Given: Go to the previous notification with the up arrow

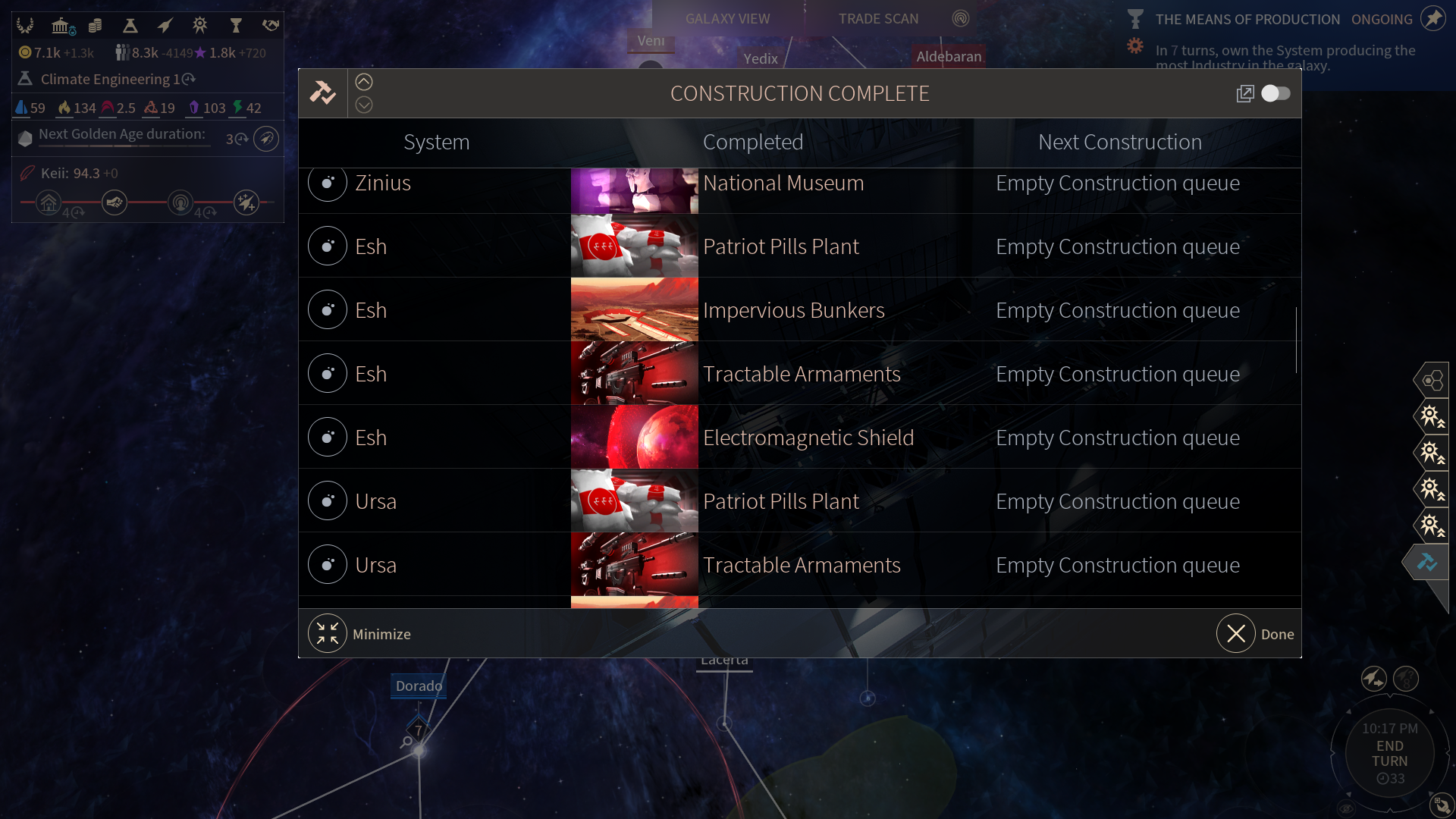Looking at the screenshot, I should tap(364, 82).
